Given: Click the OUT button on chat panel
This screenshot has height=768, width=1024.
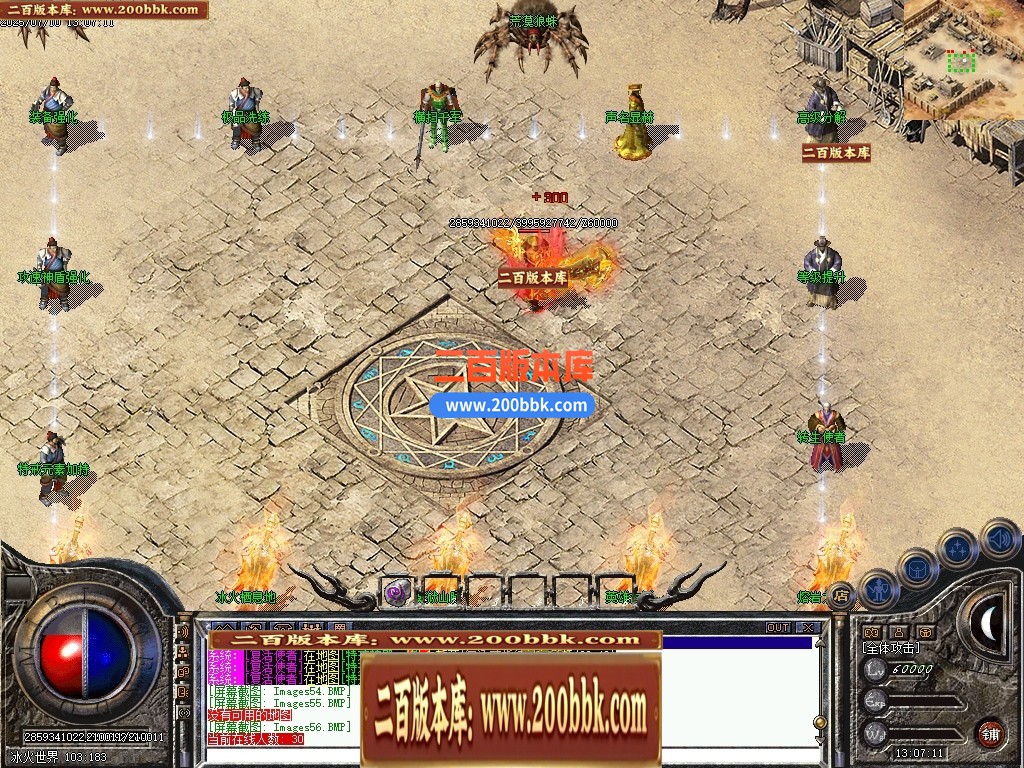Looking at the screenshot, I should [x=778, y=628].
